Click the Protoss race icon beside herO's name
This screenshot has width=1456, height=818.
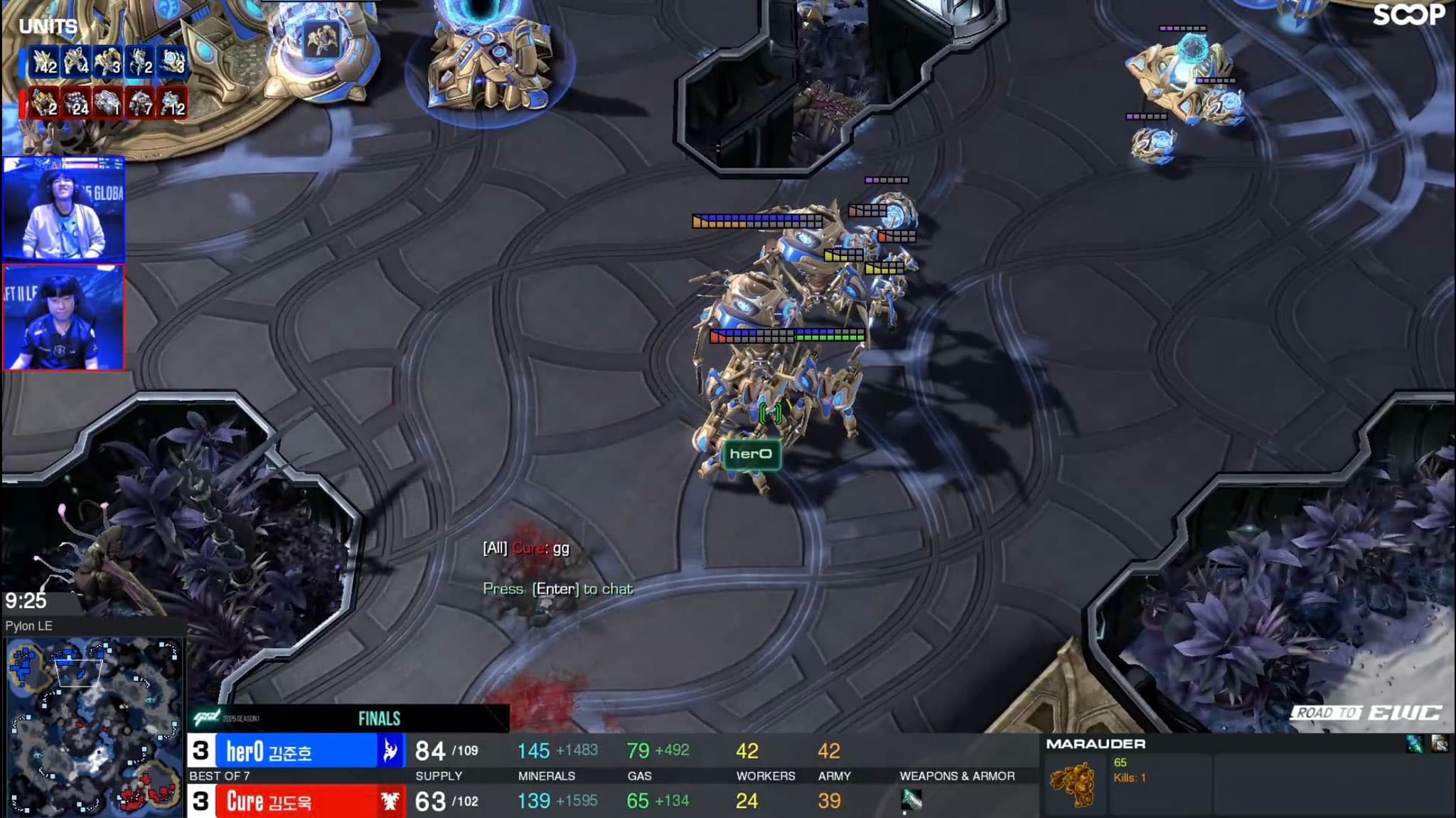390,750
